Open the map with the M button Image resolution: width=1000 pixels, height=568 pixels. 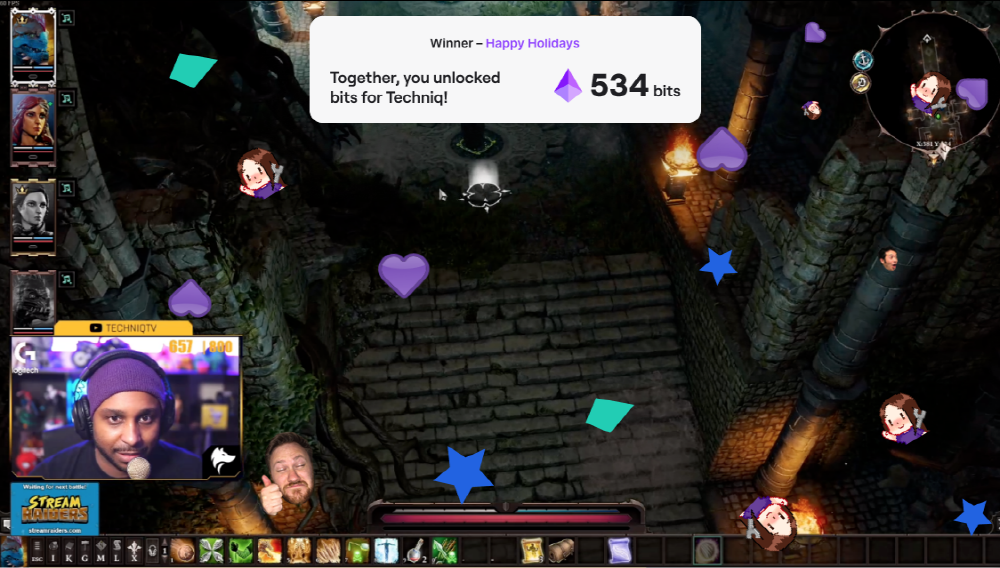[x=102, y=551]
